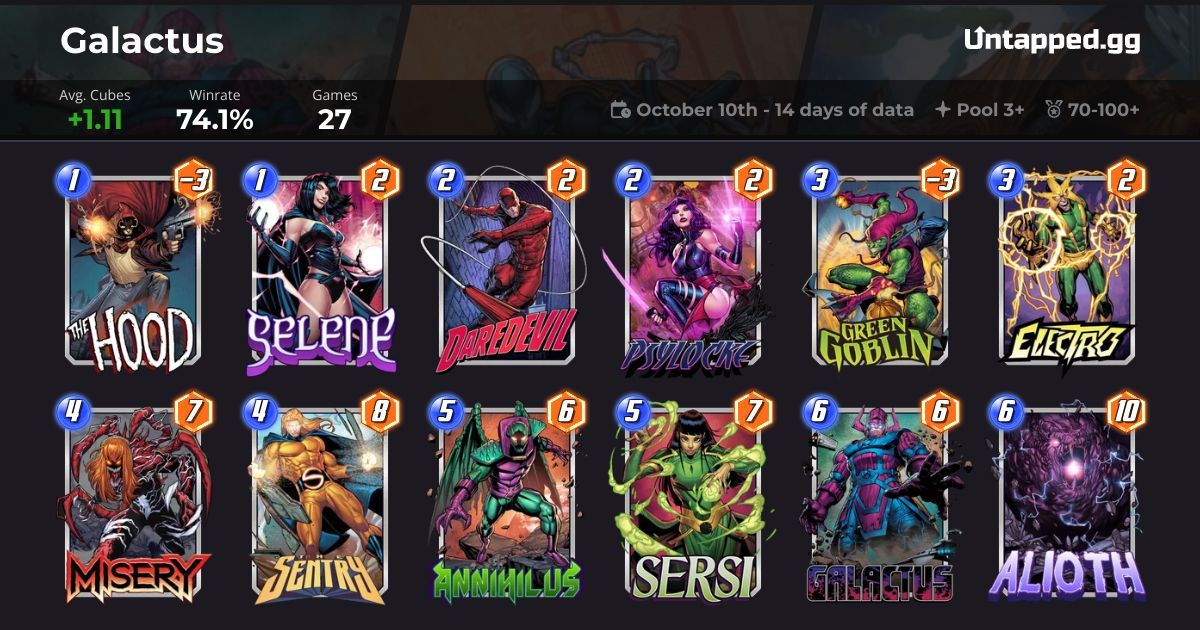Select the Sersi card
Viewport: 1200px width, 630px height.
693,505
